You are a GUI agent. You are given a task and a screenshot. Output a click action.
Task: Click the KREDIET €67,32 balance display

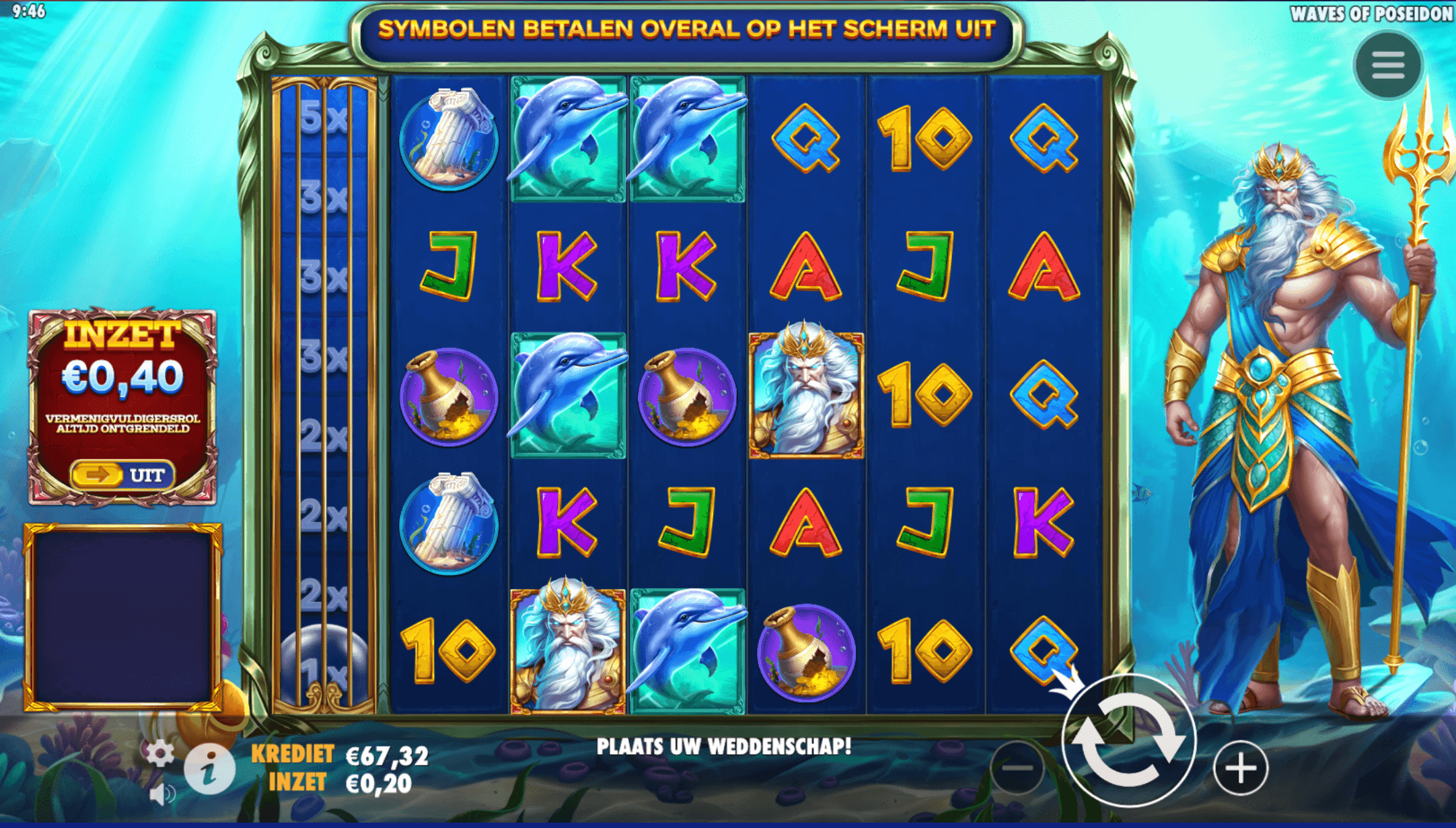pos(336,754)
